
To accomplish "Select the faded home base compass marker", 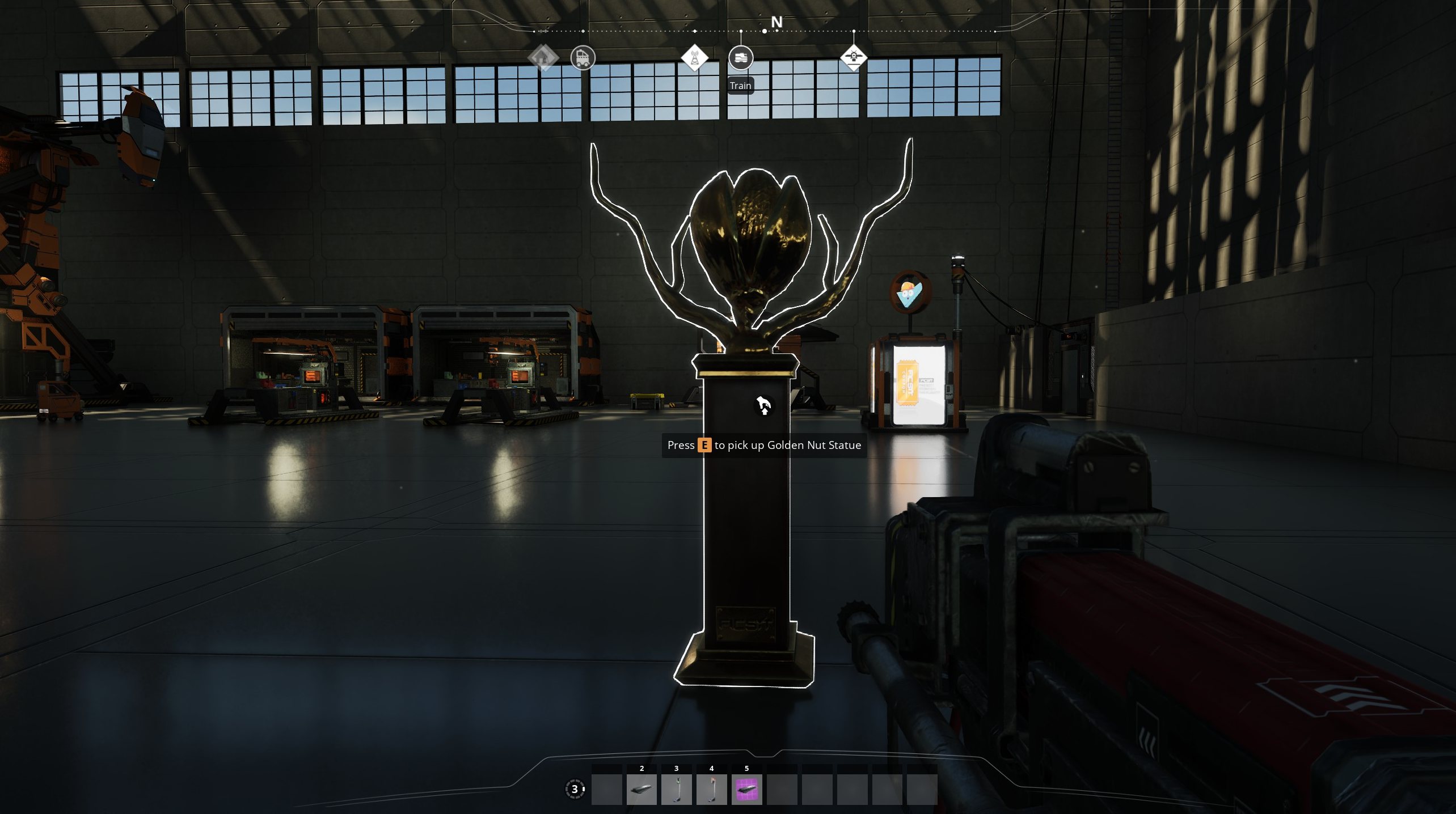I will click(x=543, y=57).
